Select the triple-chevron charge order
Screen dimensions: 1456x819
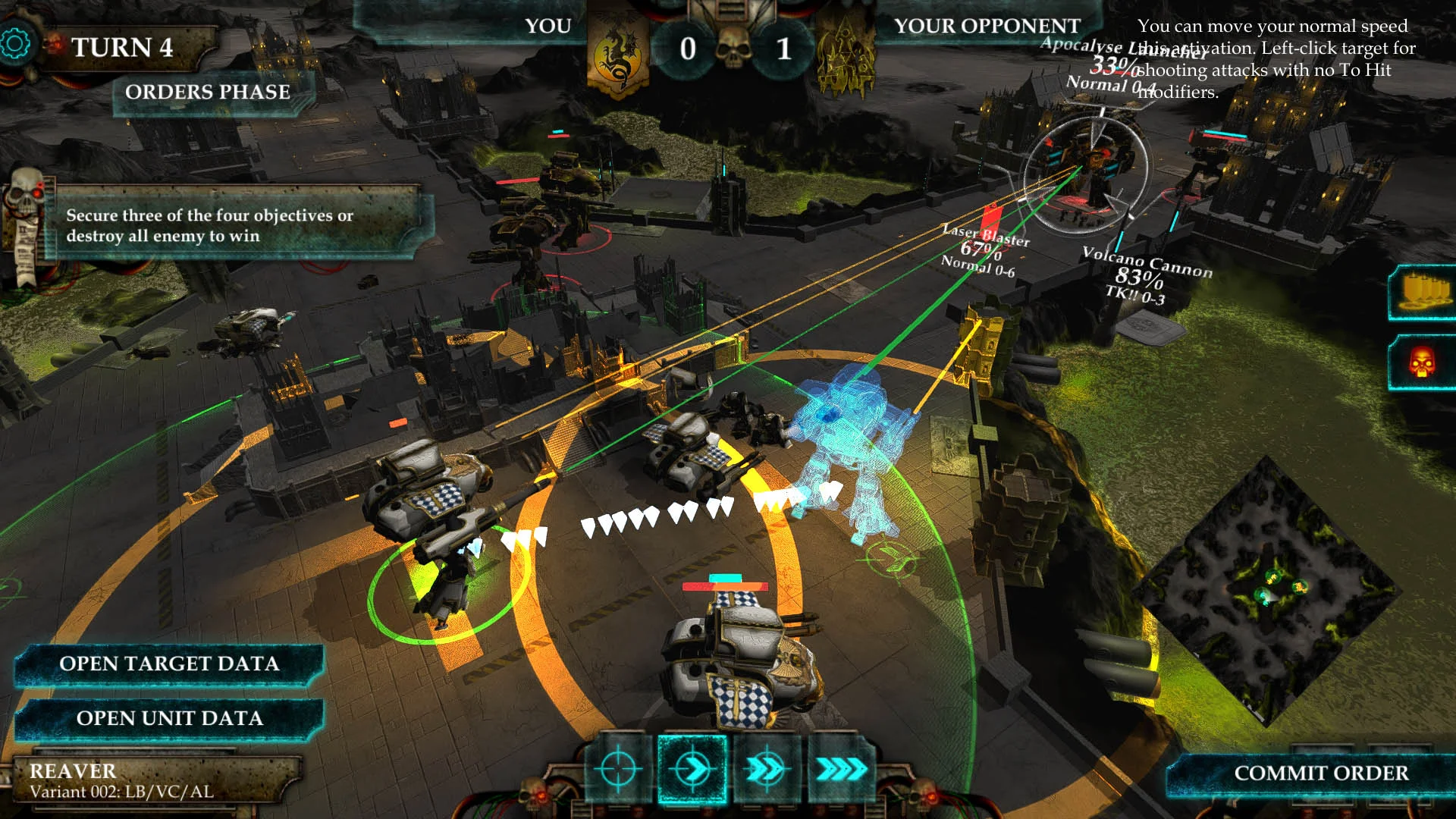coord(839,770)
